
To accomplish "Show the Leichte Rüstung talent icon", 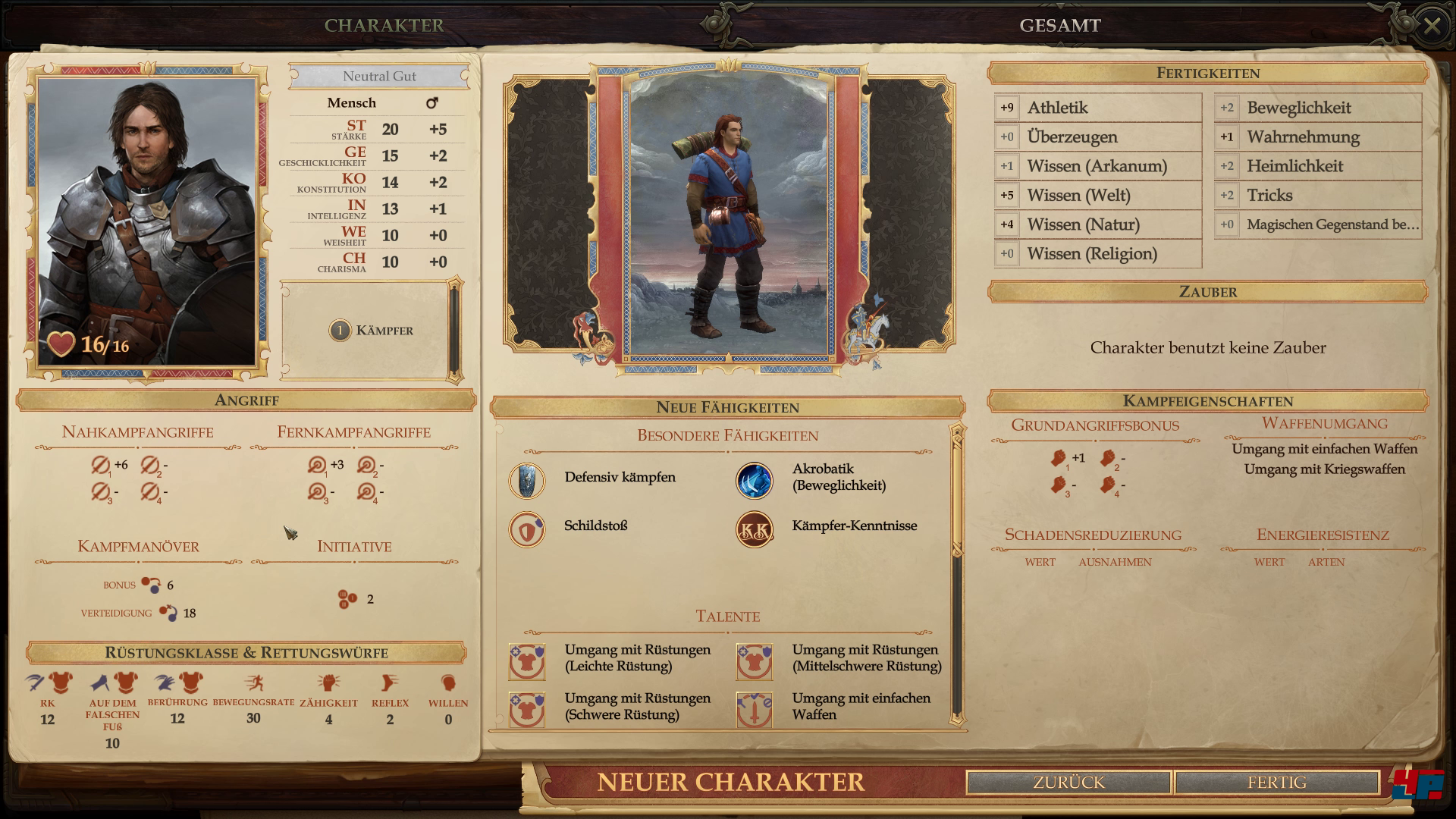I will (527, 661).
